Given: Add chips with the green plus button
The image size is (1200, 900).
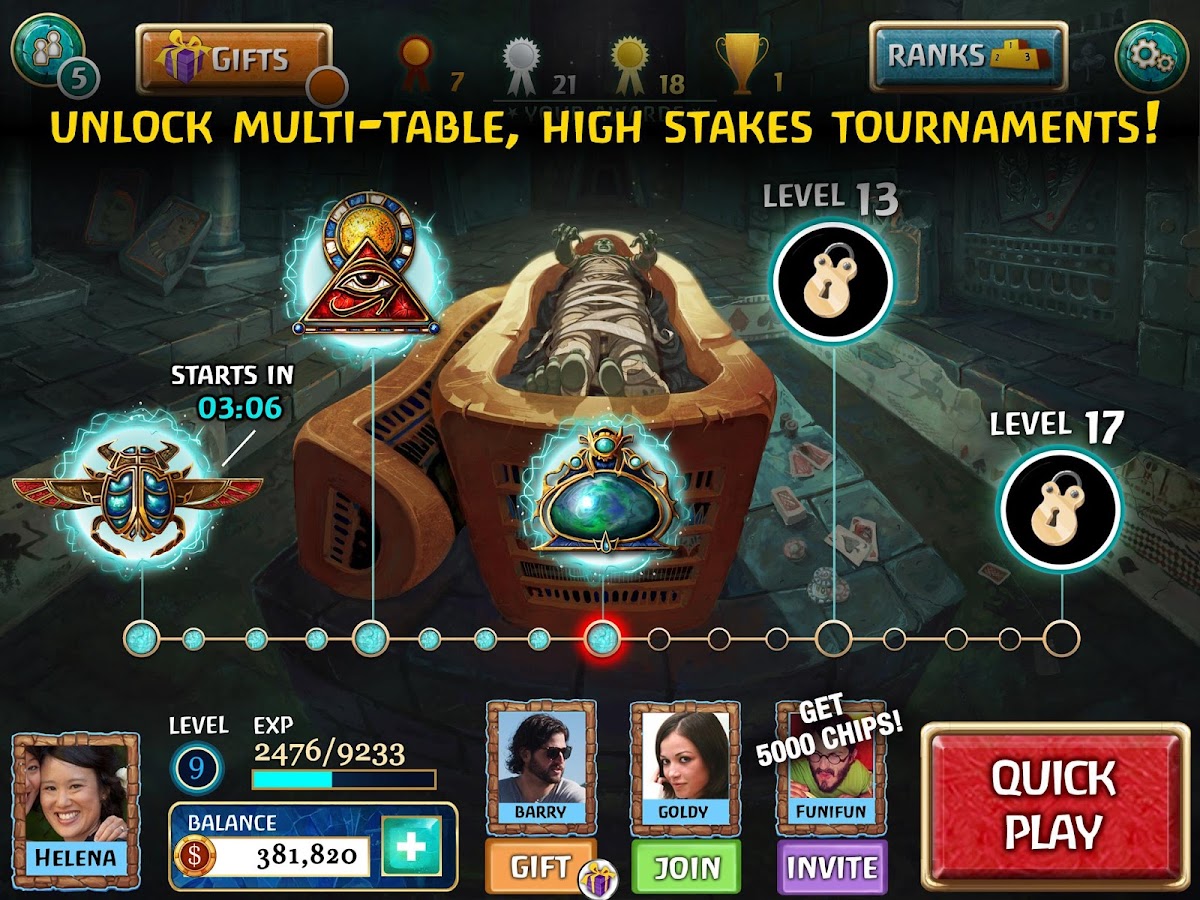Looking at the screenshot, I should click(411, 846).
